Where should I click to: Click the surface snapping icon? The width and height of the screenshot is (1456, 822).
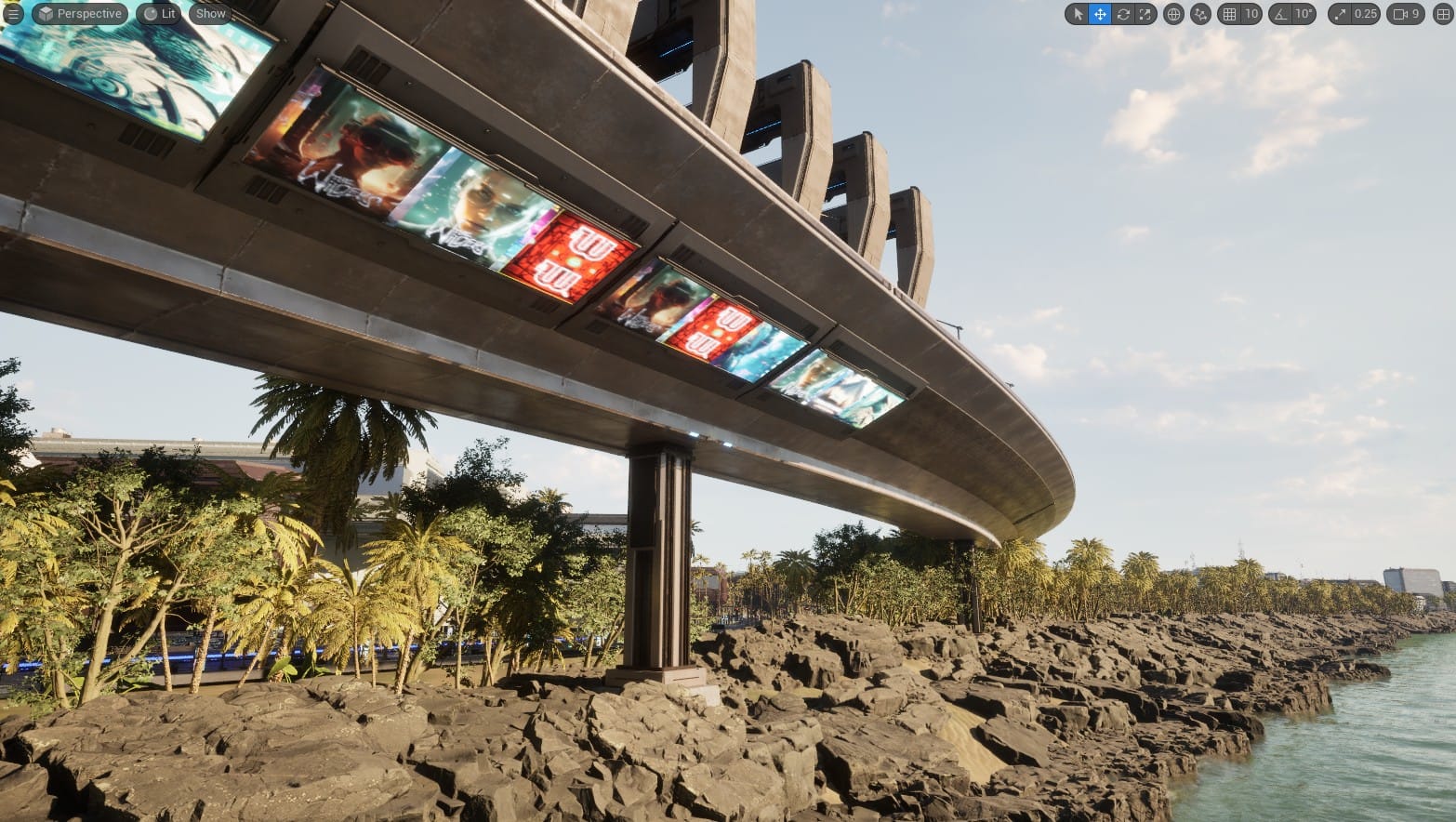[x=1200, y=14]
